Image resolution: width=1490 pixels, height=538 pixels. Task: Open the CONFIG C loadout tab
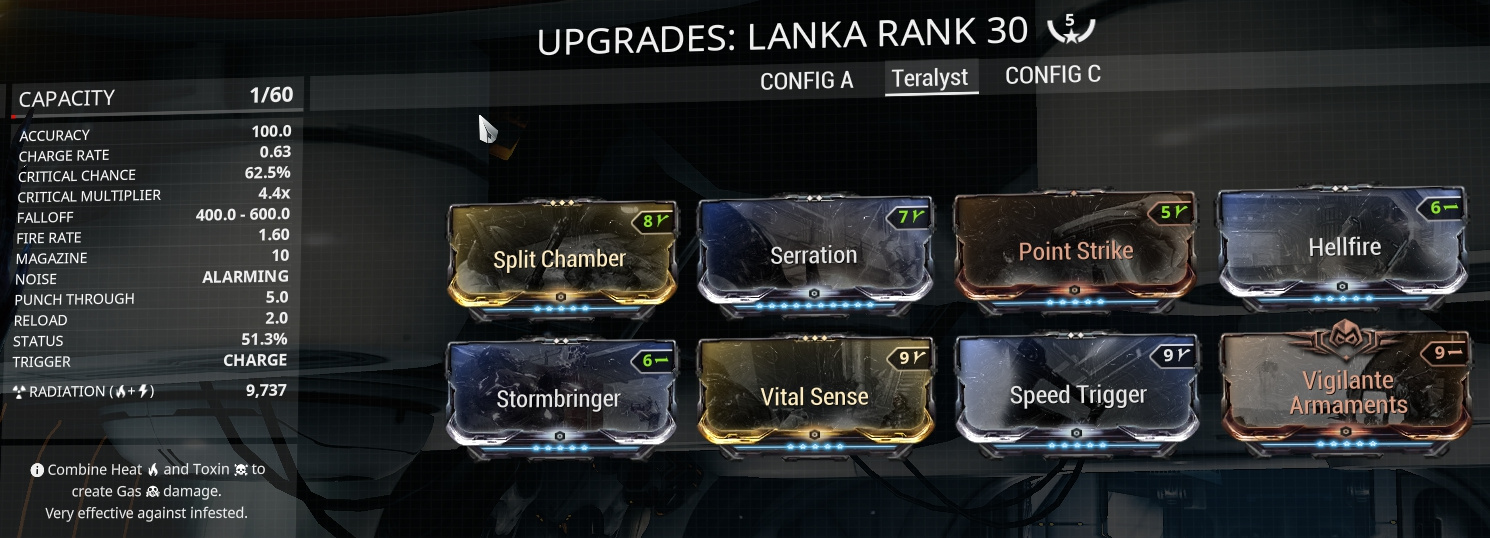point(1052,76)
